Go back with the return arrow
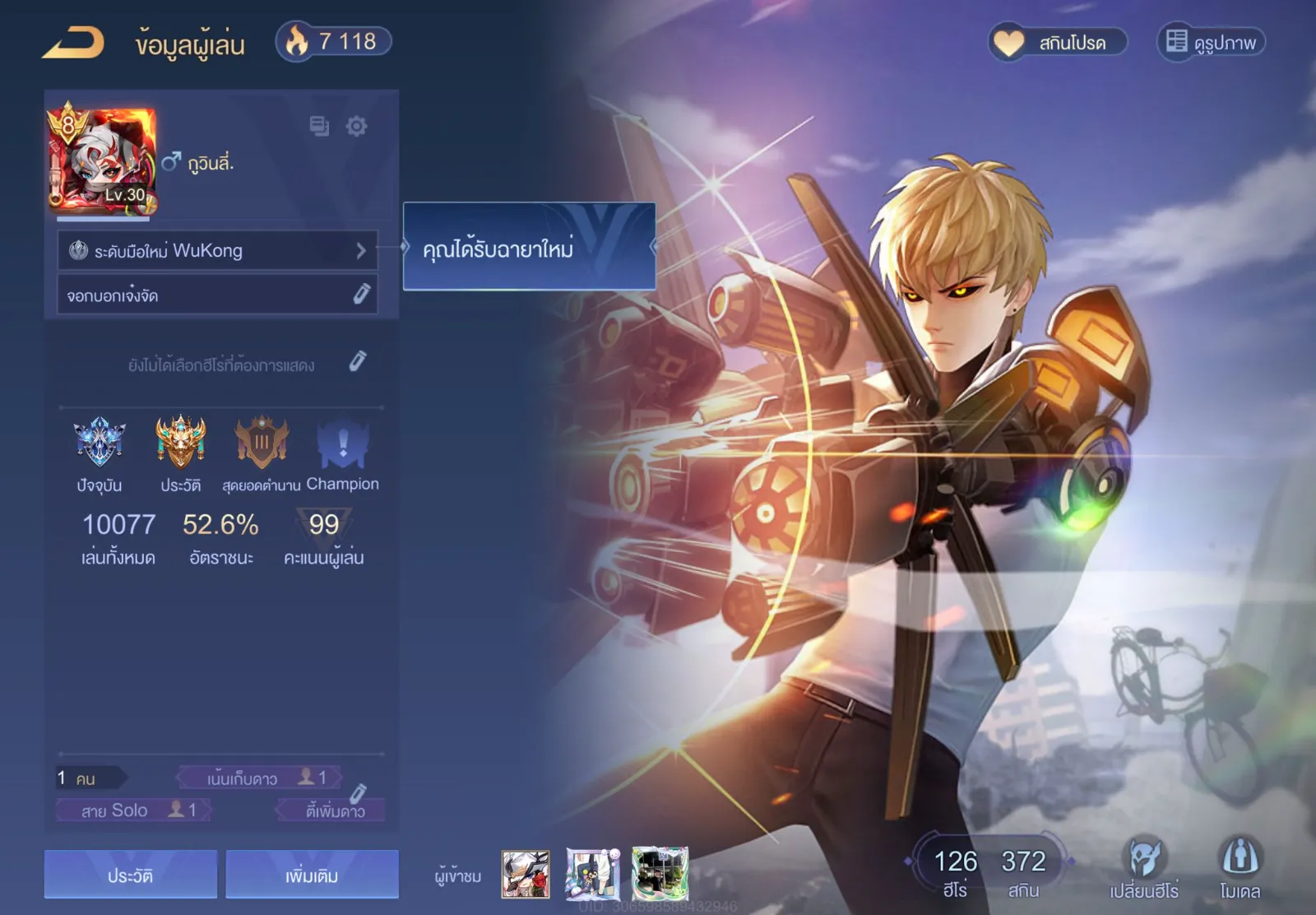The width and height of the screenshot is (1316, 915). coord(74,43)
